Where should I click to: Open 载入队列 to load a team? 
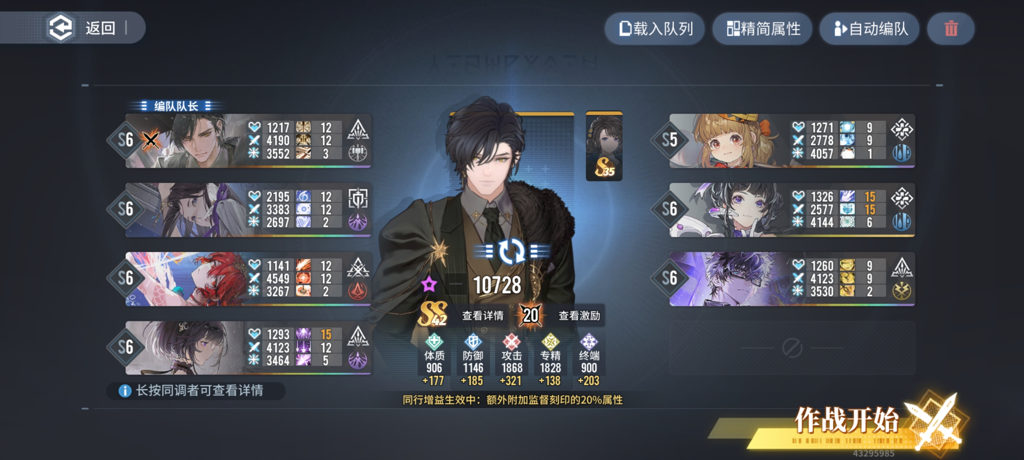click(656, 28)
